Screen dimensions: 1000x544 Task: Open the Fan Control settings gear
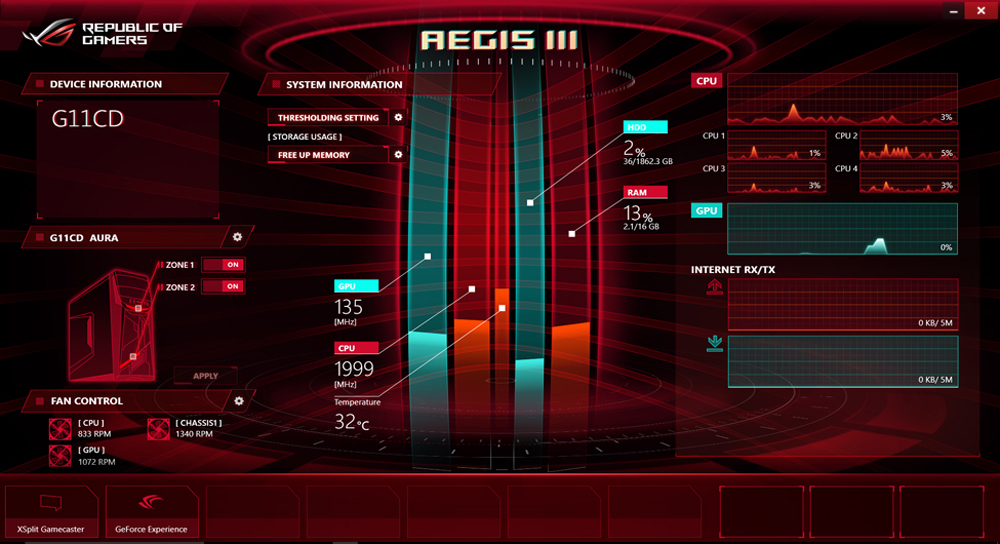[x=239, y=401]
